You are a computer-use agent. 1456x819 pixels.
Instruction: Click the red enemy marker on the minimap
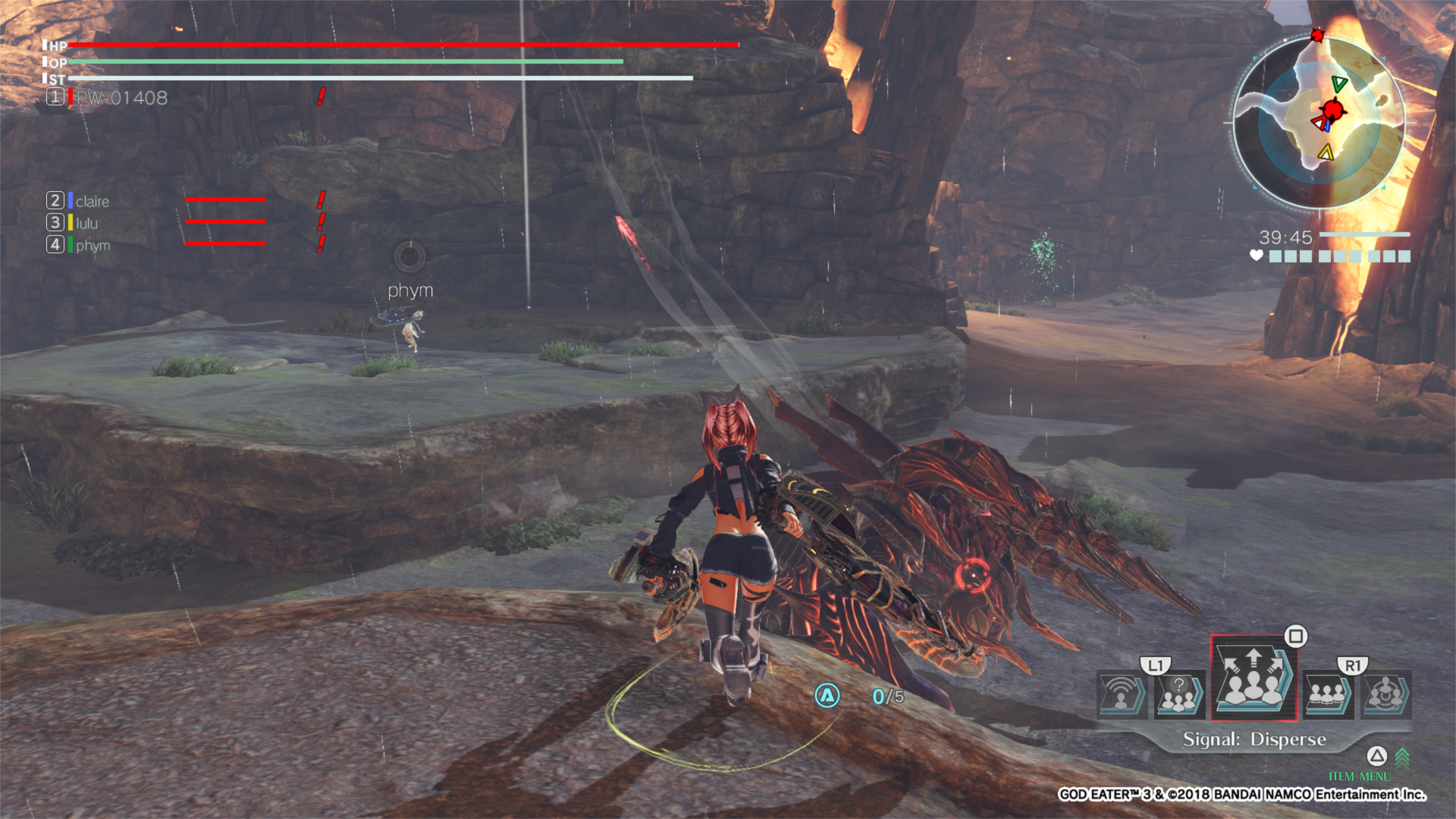point(1332,108)
